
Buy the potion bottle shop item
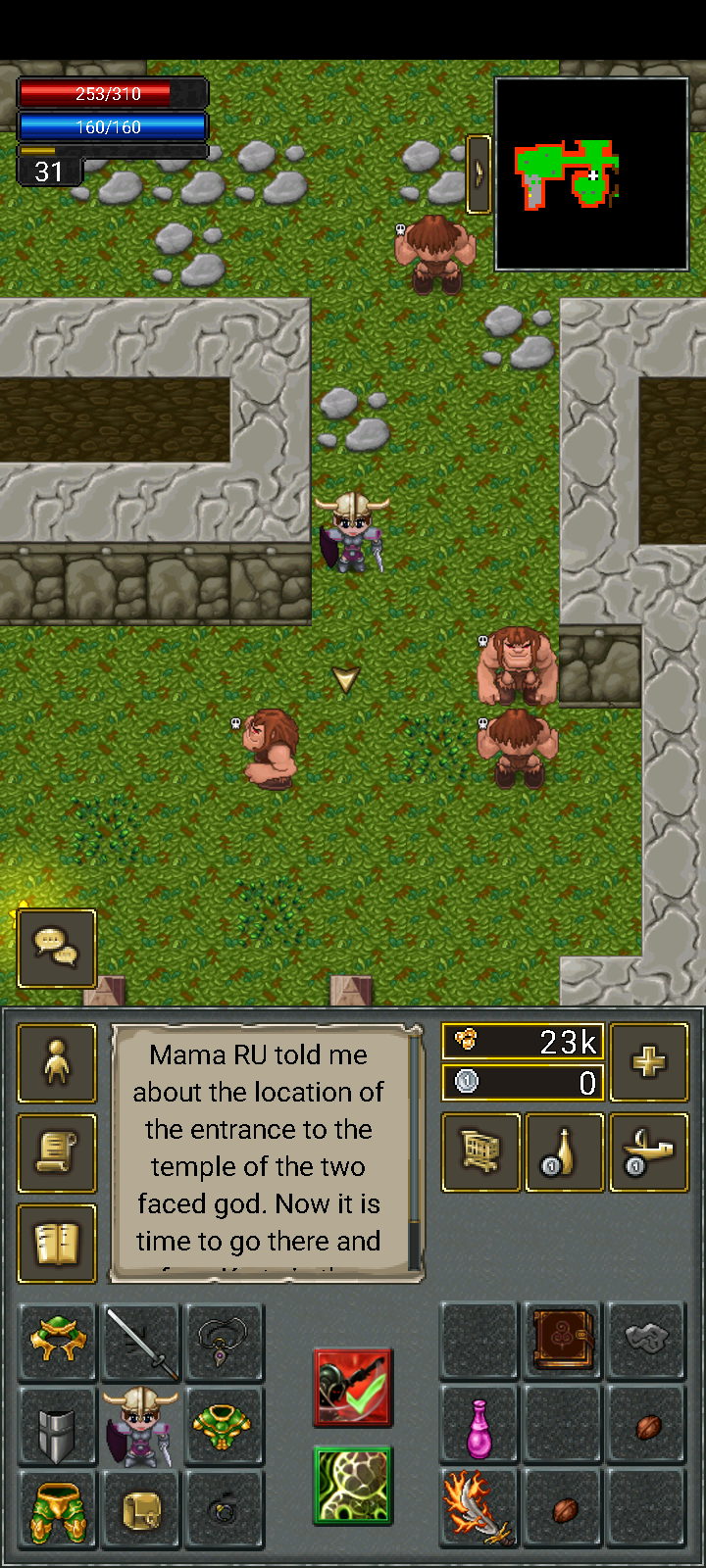point(565,1152)
